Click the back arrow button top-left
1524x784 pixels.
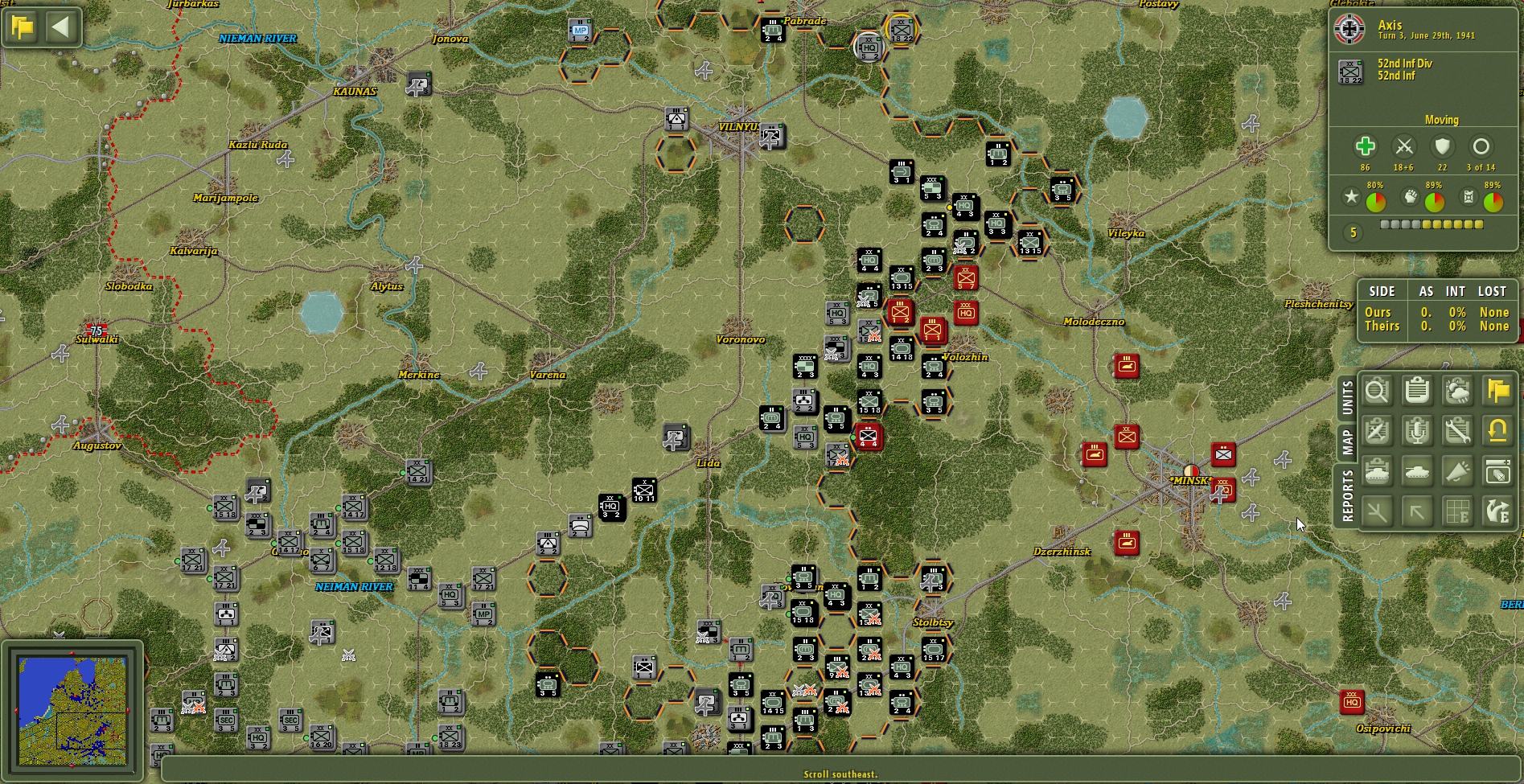(x=61, y=27)
